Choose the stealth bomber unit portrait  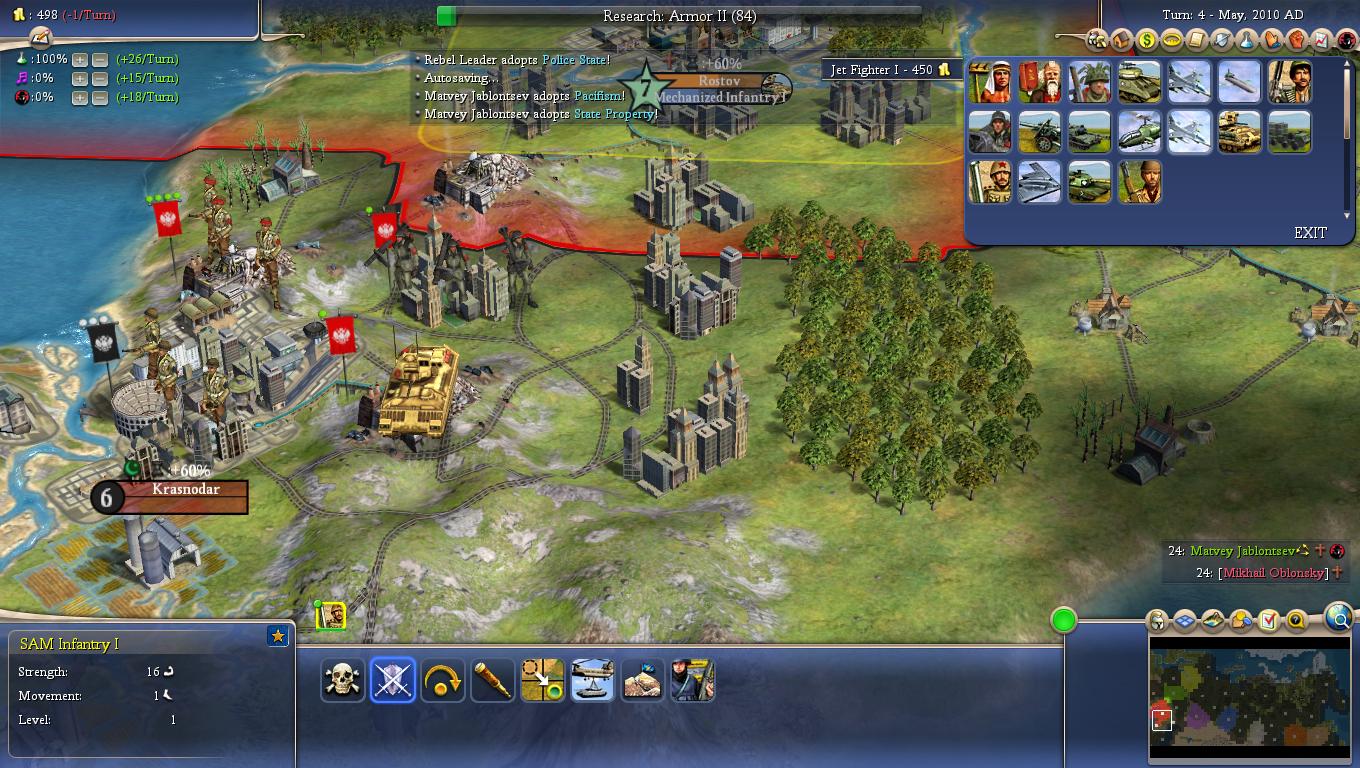tap(1039, 182)
